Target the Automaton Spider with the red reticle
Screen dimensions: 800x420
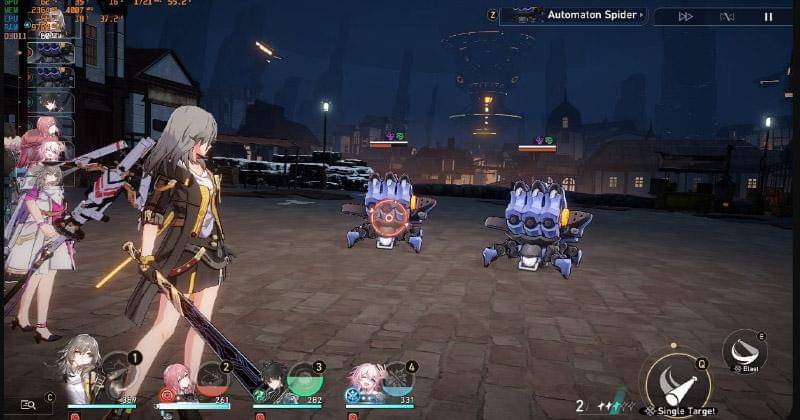click(x=384, y=214)
